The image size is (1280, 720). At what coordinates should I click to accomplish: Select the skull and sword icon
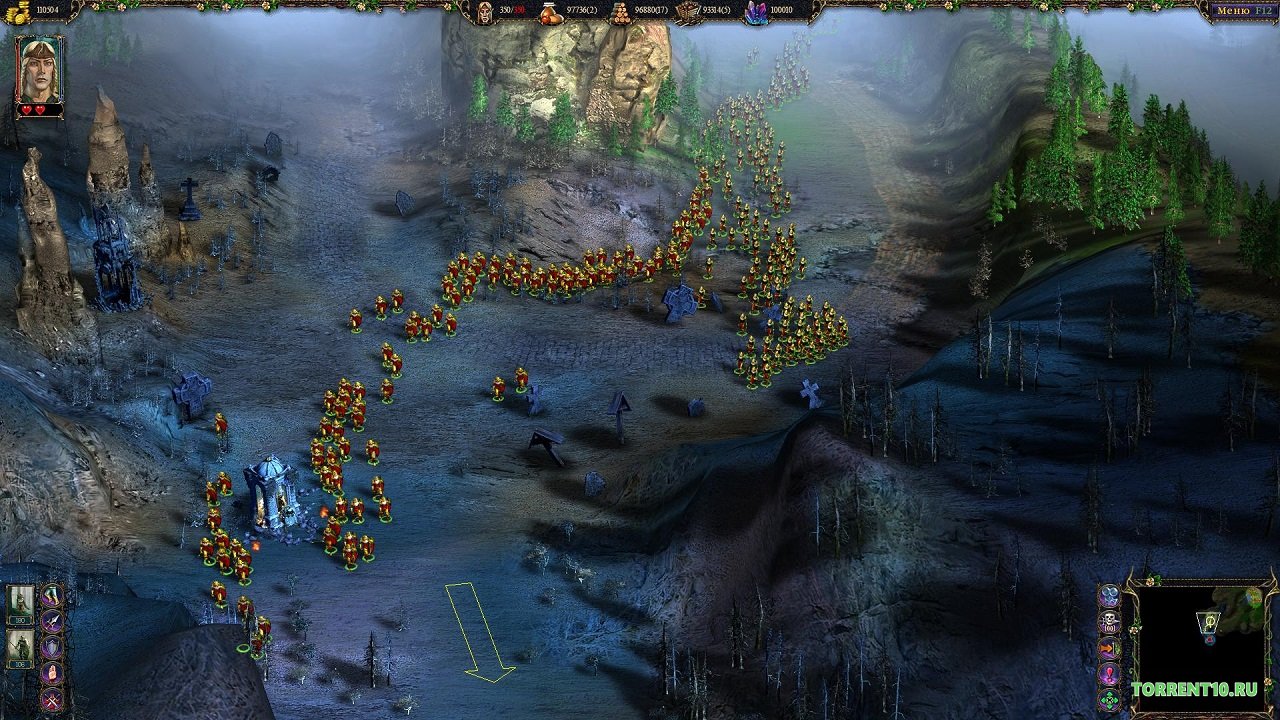tap(1109, 622)
